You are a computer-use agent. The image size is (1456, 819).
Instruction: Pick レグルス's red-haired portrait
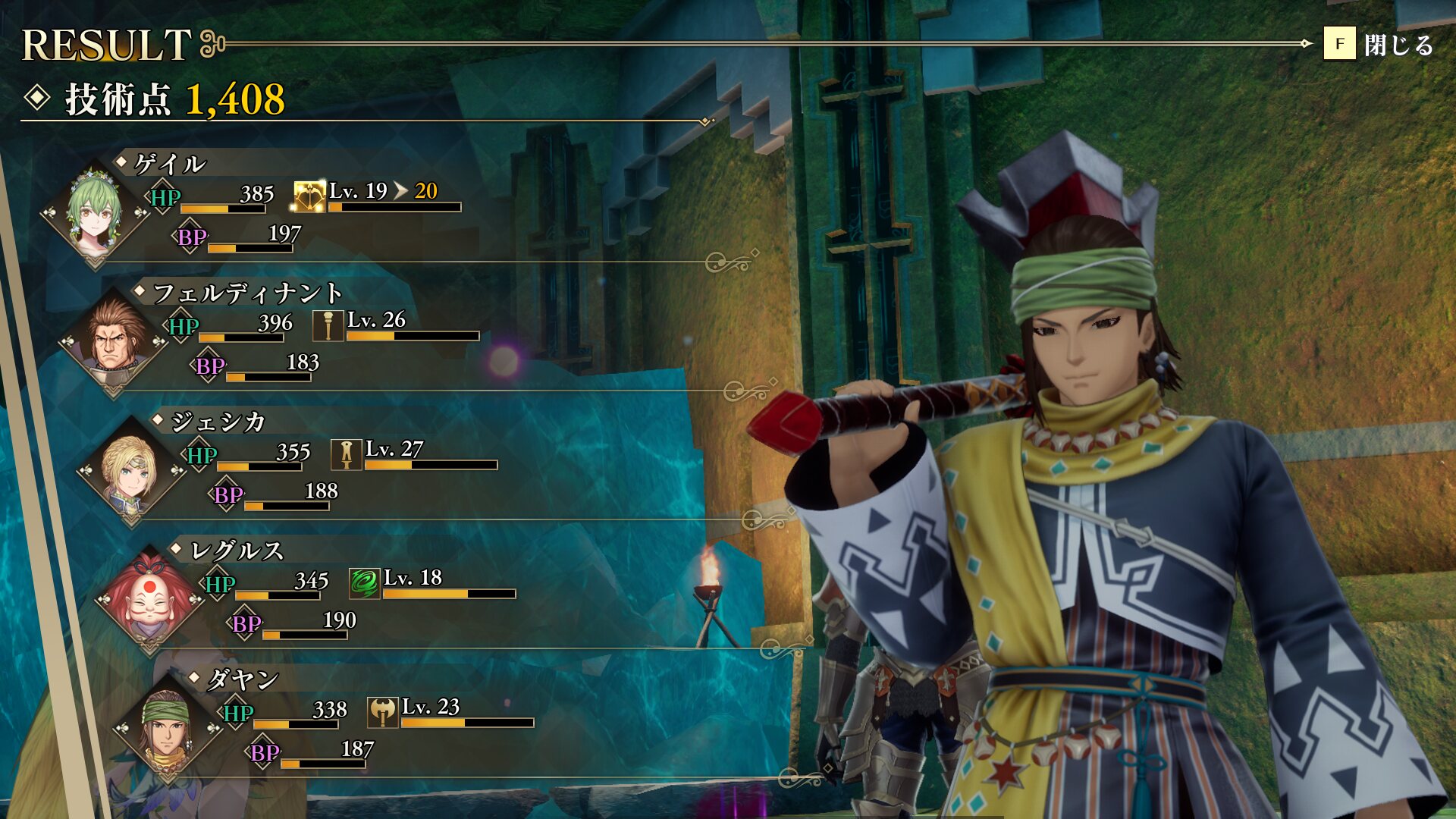149,597
